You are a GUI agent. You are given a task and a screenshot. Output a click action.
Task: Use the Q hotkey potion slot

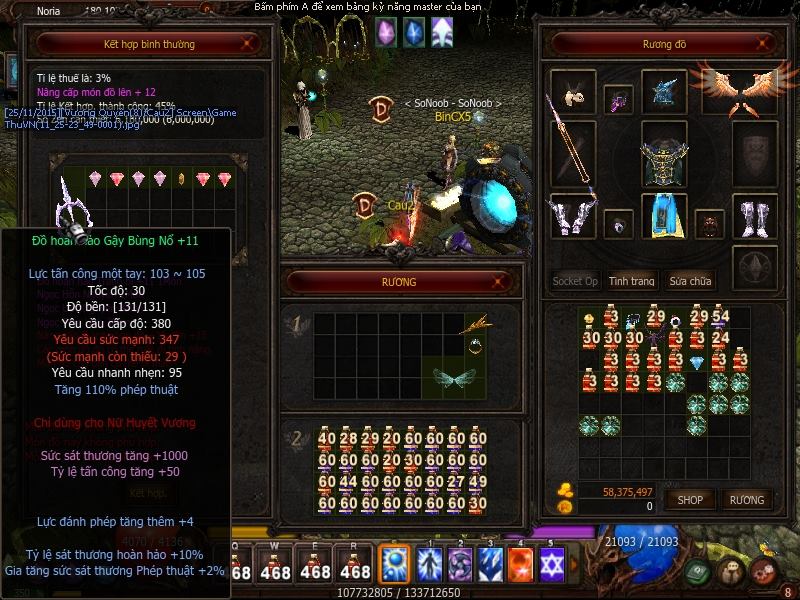tap(240, 565)
